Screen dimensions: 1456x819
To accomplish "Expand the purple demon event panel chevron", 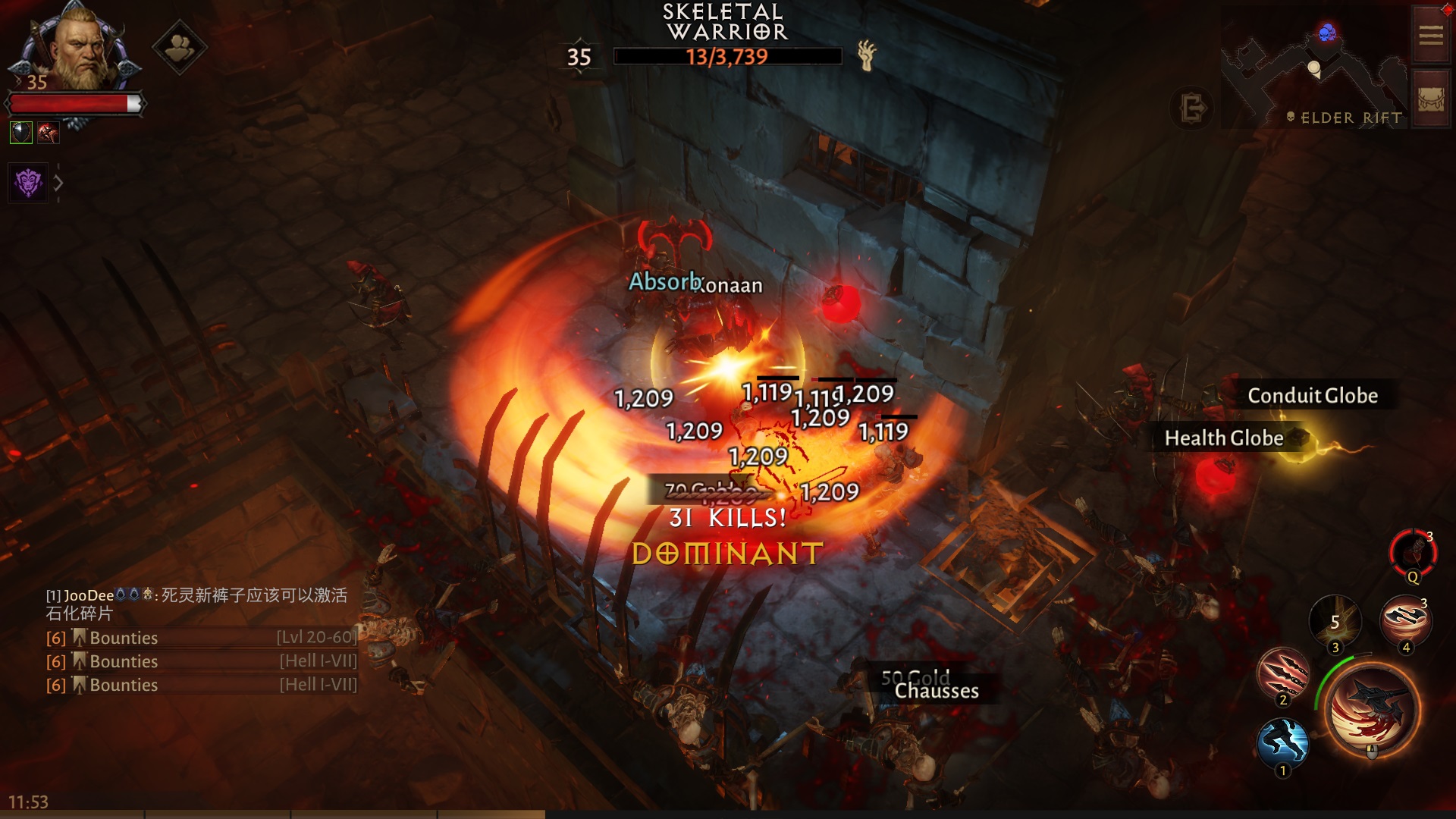I will pyautogui.click(x=58, y=182).
